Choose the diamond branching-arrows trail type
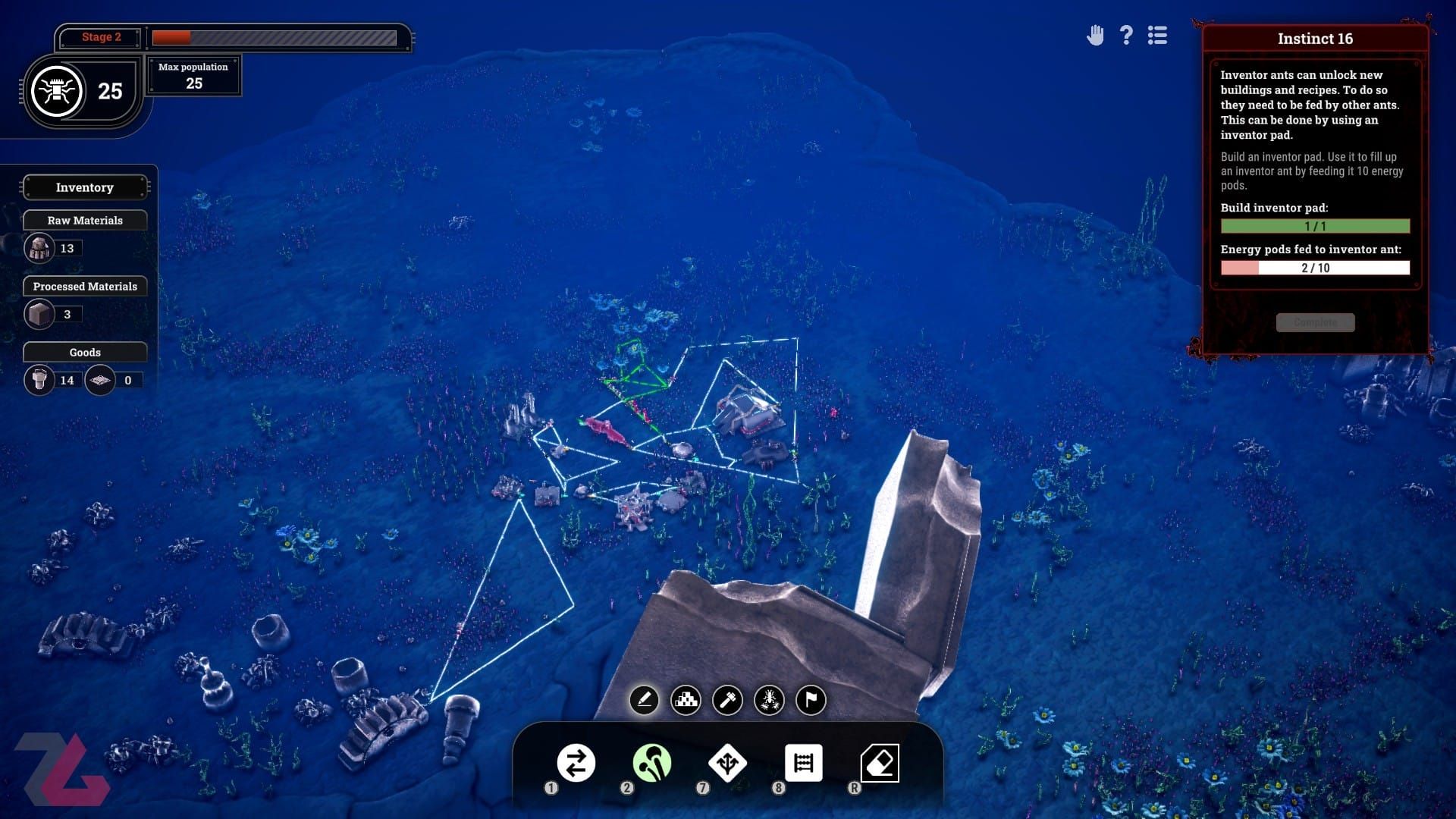The height and width of the screenshot is (819, 1456). 727,763
